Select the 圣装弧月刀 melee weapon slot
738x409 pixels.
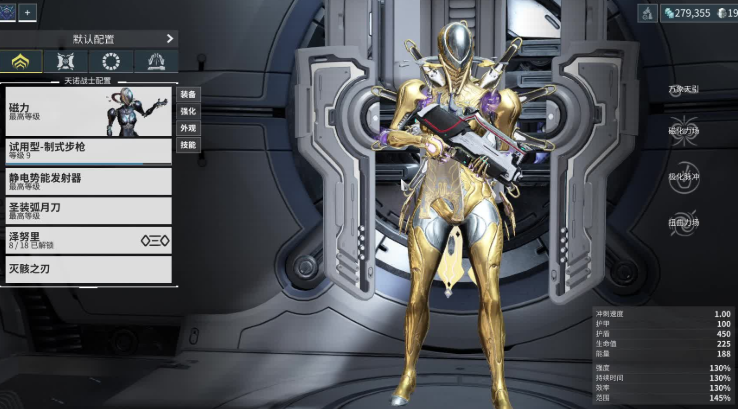[x=88, y=210]
